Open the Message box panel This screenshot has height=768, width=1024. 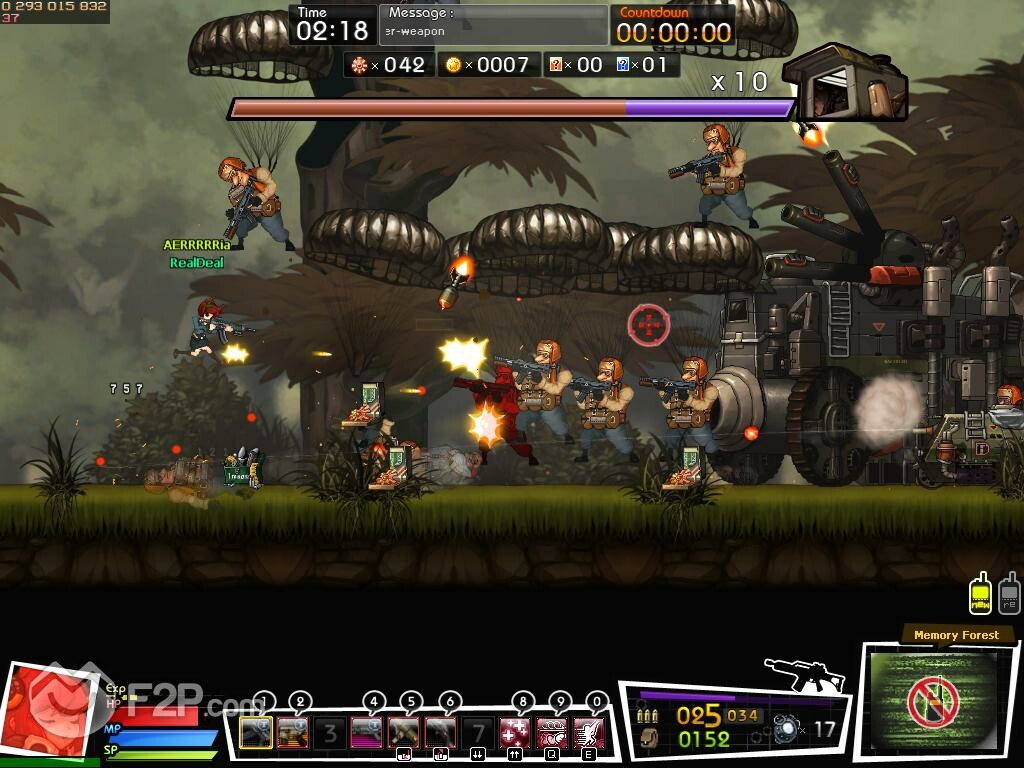[x=493, y=24]
